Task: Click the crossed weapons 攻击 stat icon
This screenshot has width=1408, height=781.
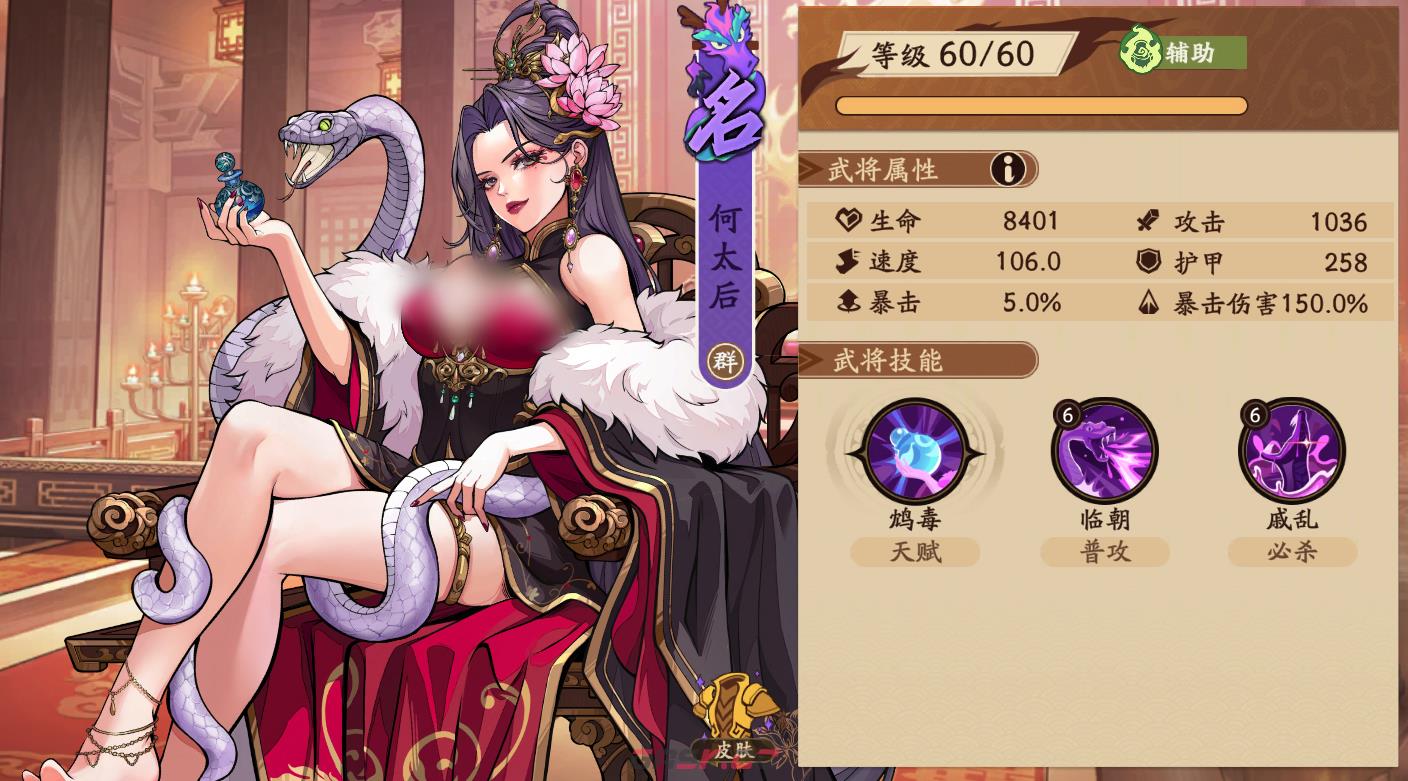Action: pos(1146,221)
